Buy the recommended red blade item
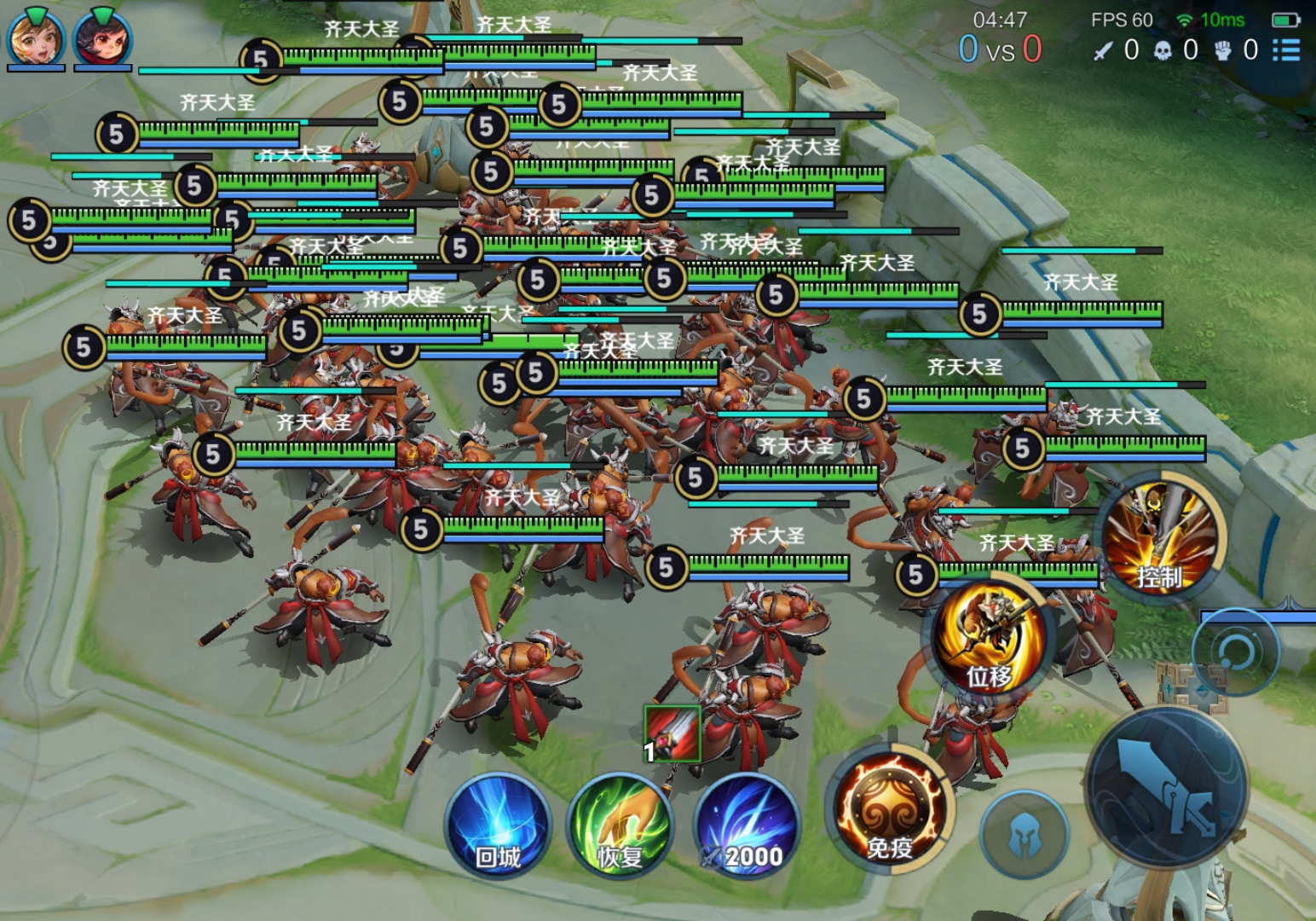The image size is (1316, 921). pyautogui.click(x=672, y=733)
